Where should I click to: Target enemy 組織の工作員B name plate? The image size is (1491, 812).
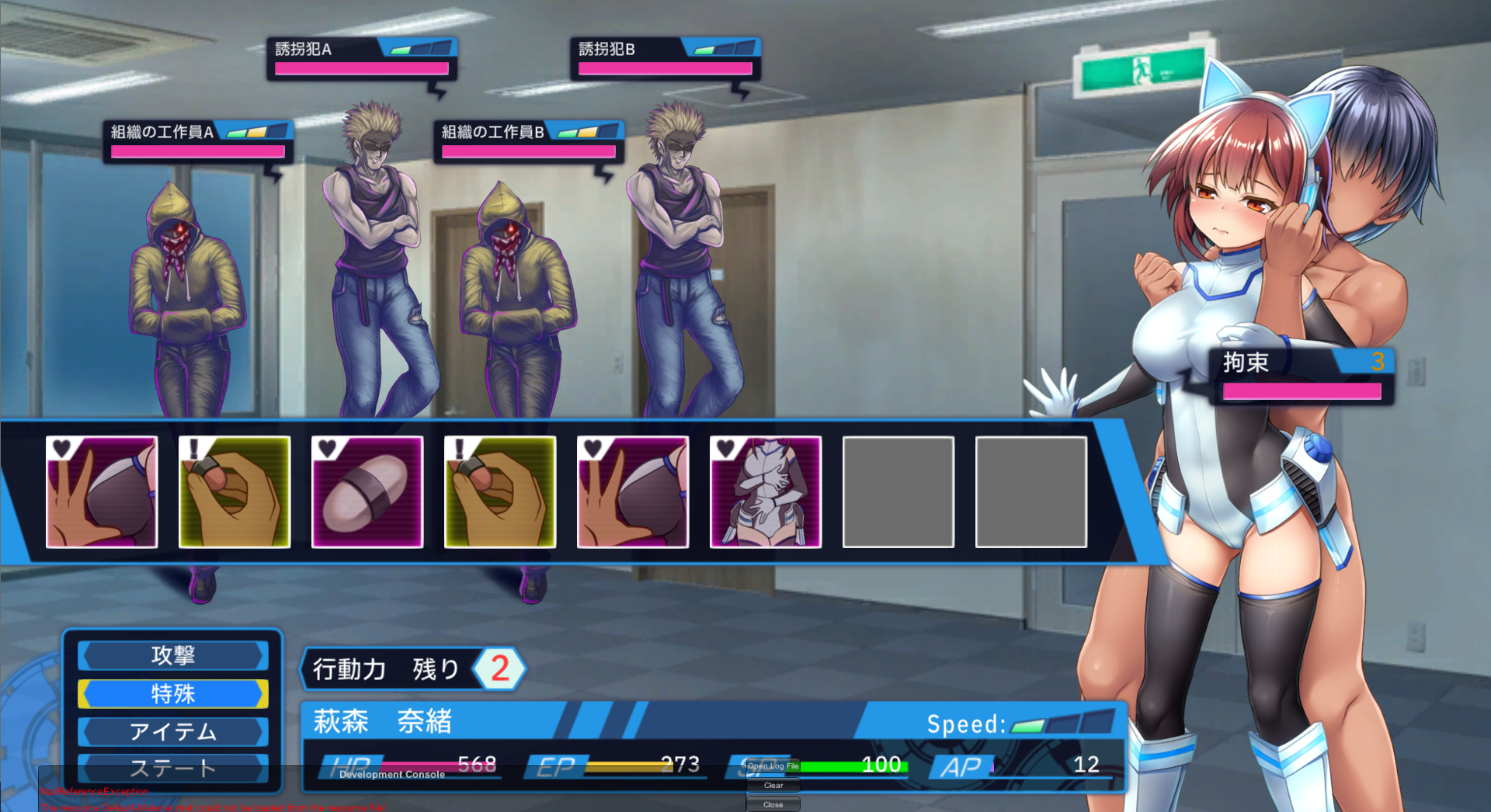529,141
